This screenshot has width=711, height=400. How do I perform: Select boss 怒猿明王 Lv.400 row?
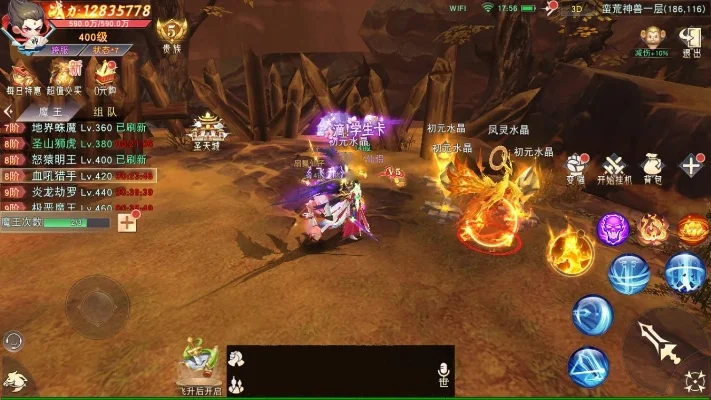[75, 159]
